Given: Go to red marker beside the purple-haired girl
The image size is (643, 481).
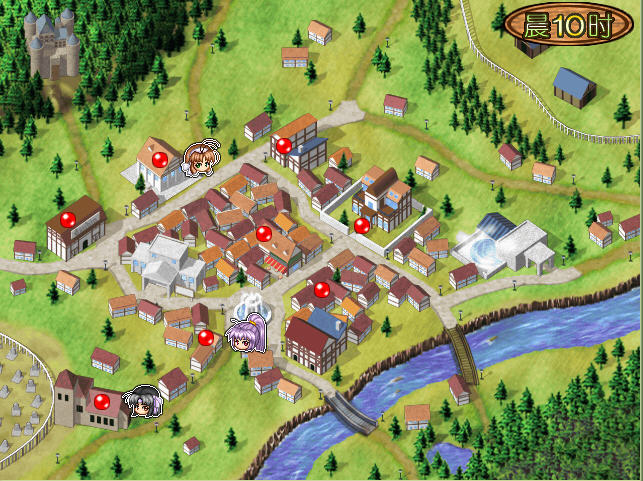Looking at the screenshot, I should point(206,338).
